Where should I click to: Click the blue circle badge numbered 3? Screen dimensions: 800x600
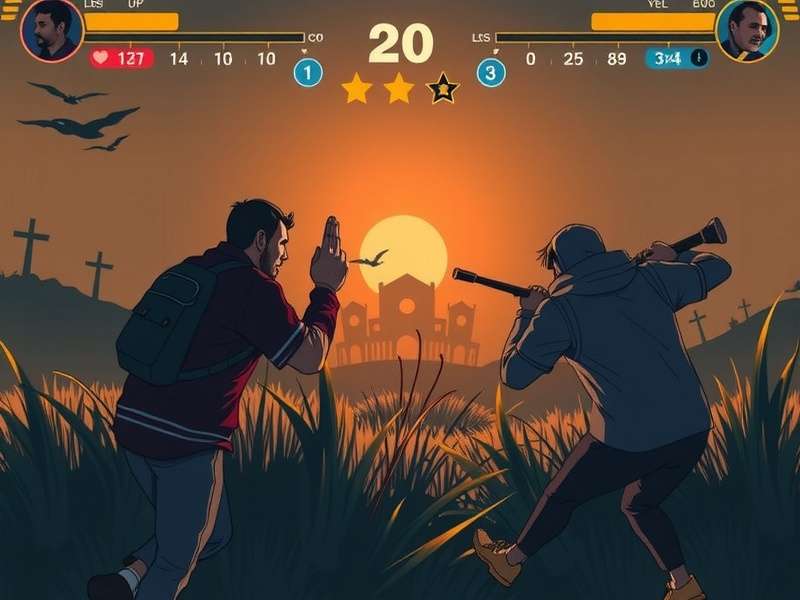click(x=490, y=72)
